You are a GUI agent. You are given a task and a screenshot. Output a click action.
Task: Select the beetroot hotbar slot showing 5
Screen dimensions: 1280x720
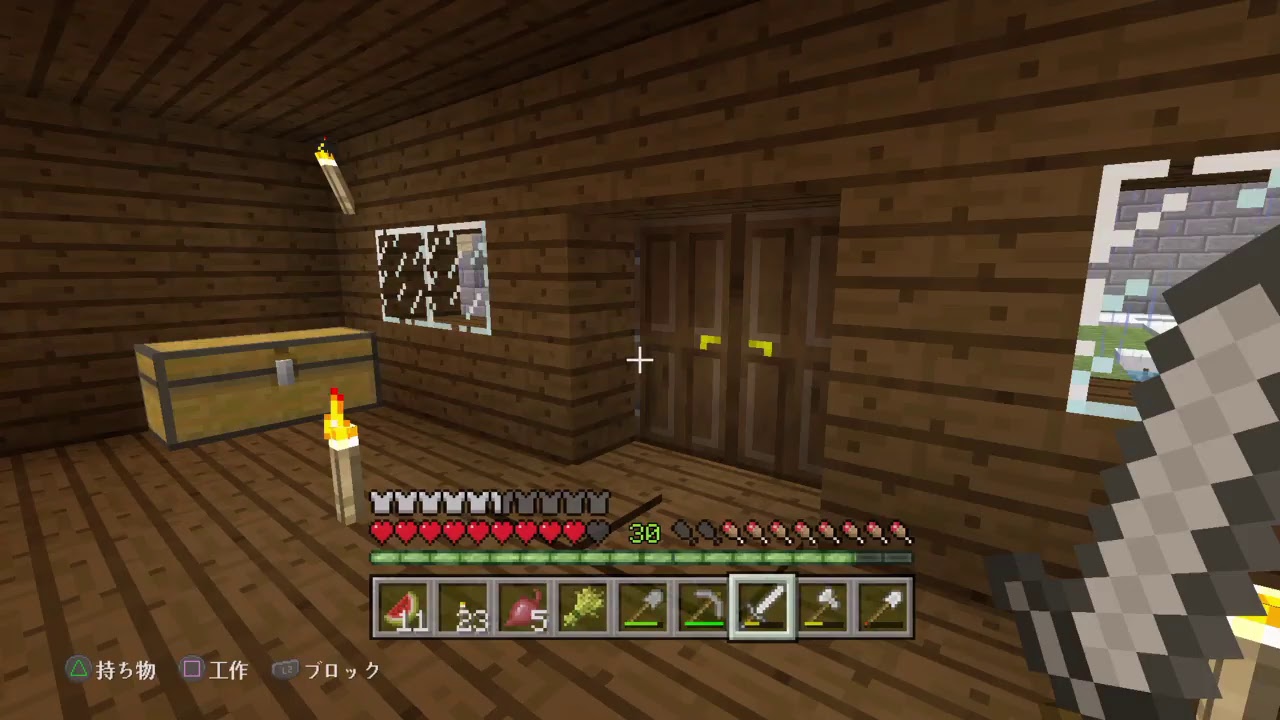tap(523, 608)
